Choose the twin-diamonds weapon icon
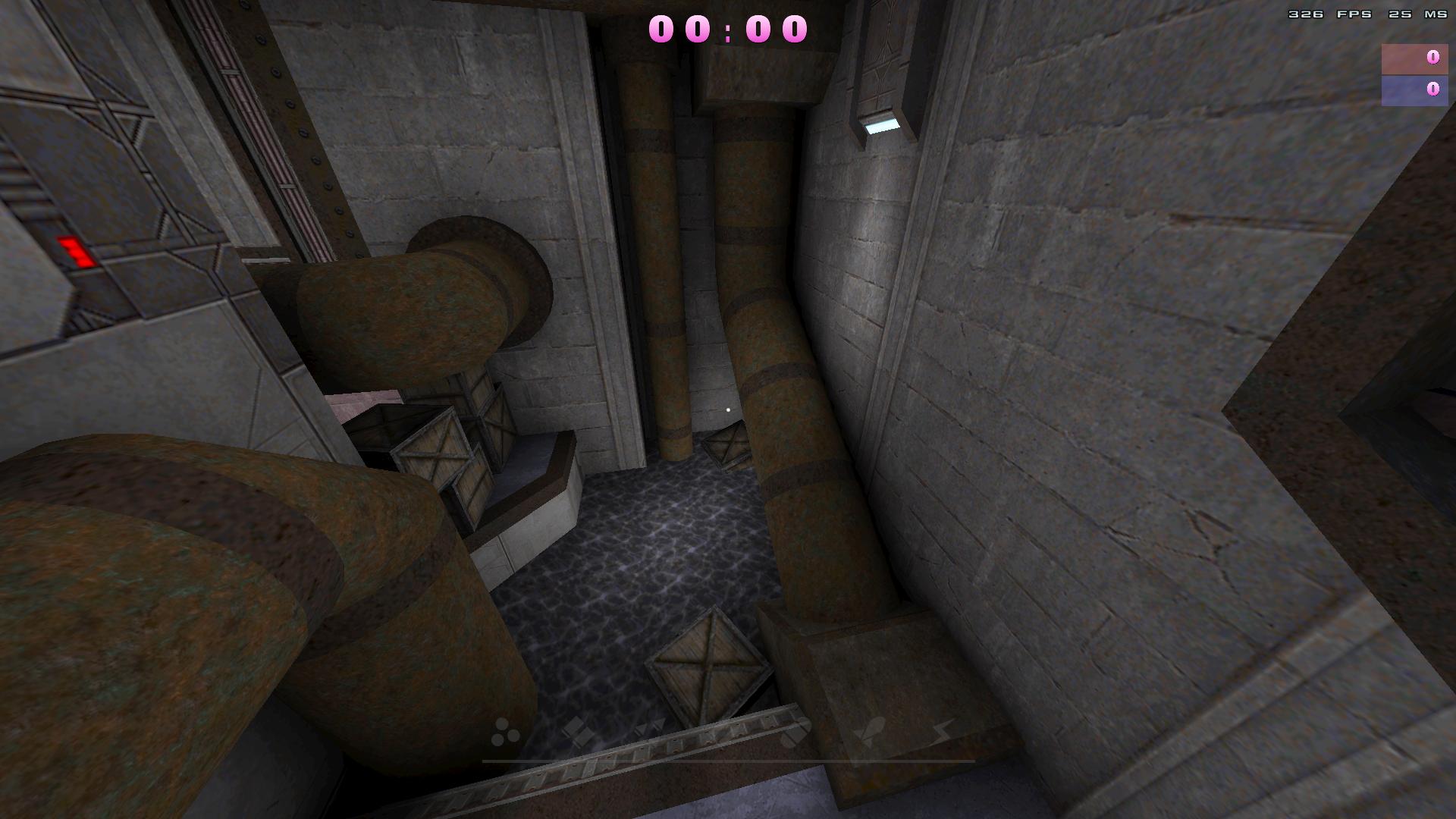Image resolution: width=1456 pixels, height=819 pixels. (578, 733)
